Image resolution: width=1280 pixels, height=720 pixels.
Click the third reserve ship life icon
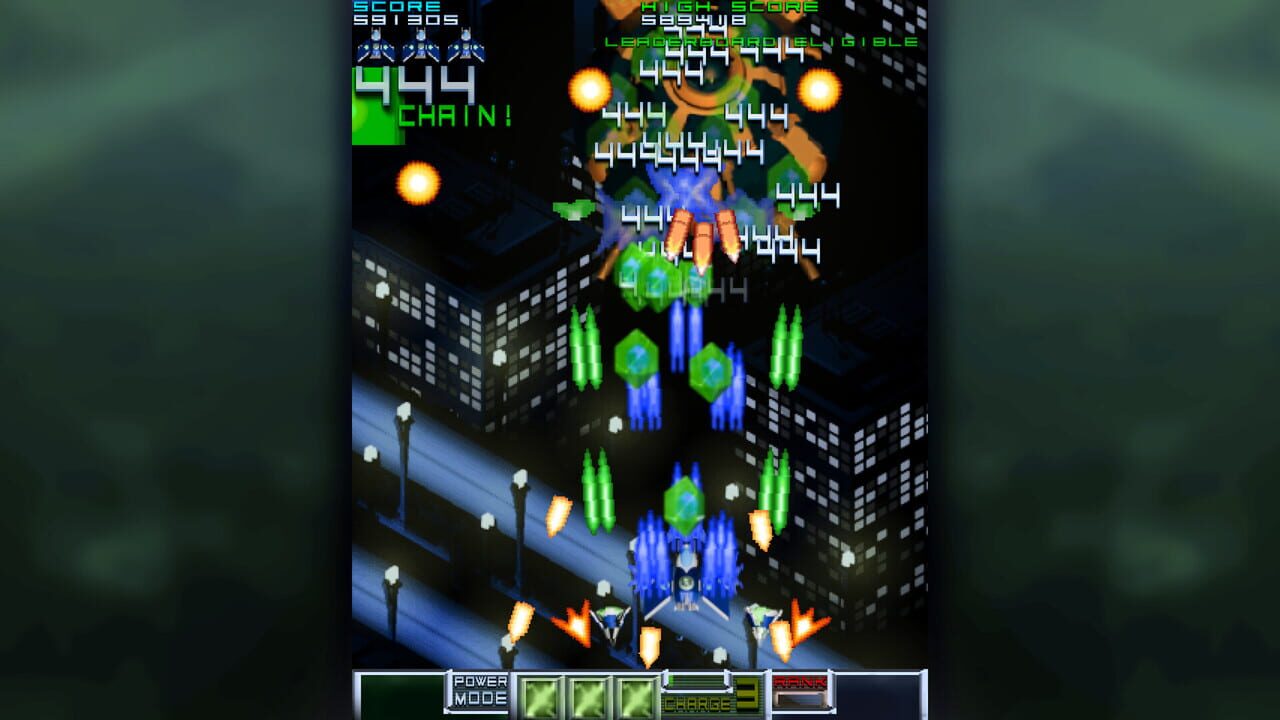466,47
